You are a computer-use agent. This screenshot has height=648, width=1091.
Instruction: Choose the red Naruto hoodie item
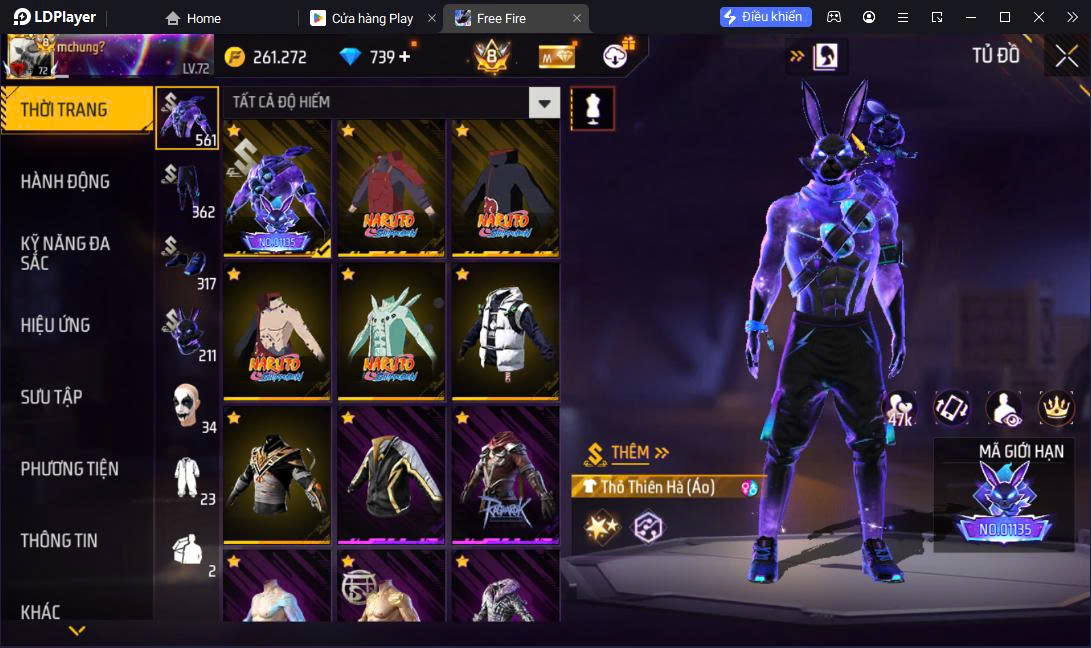point(390,189)
